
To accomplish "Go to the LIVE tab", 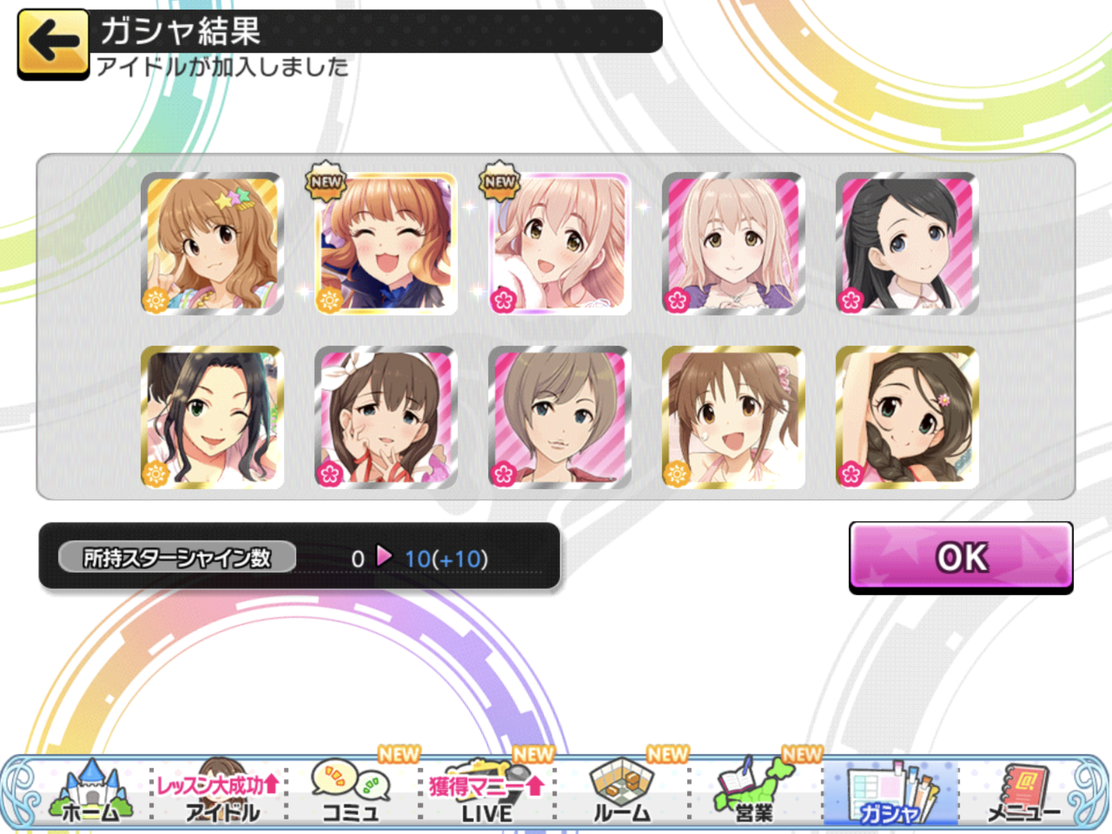I will click(x=487, y=790).
